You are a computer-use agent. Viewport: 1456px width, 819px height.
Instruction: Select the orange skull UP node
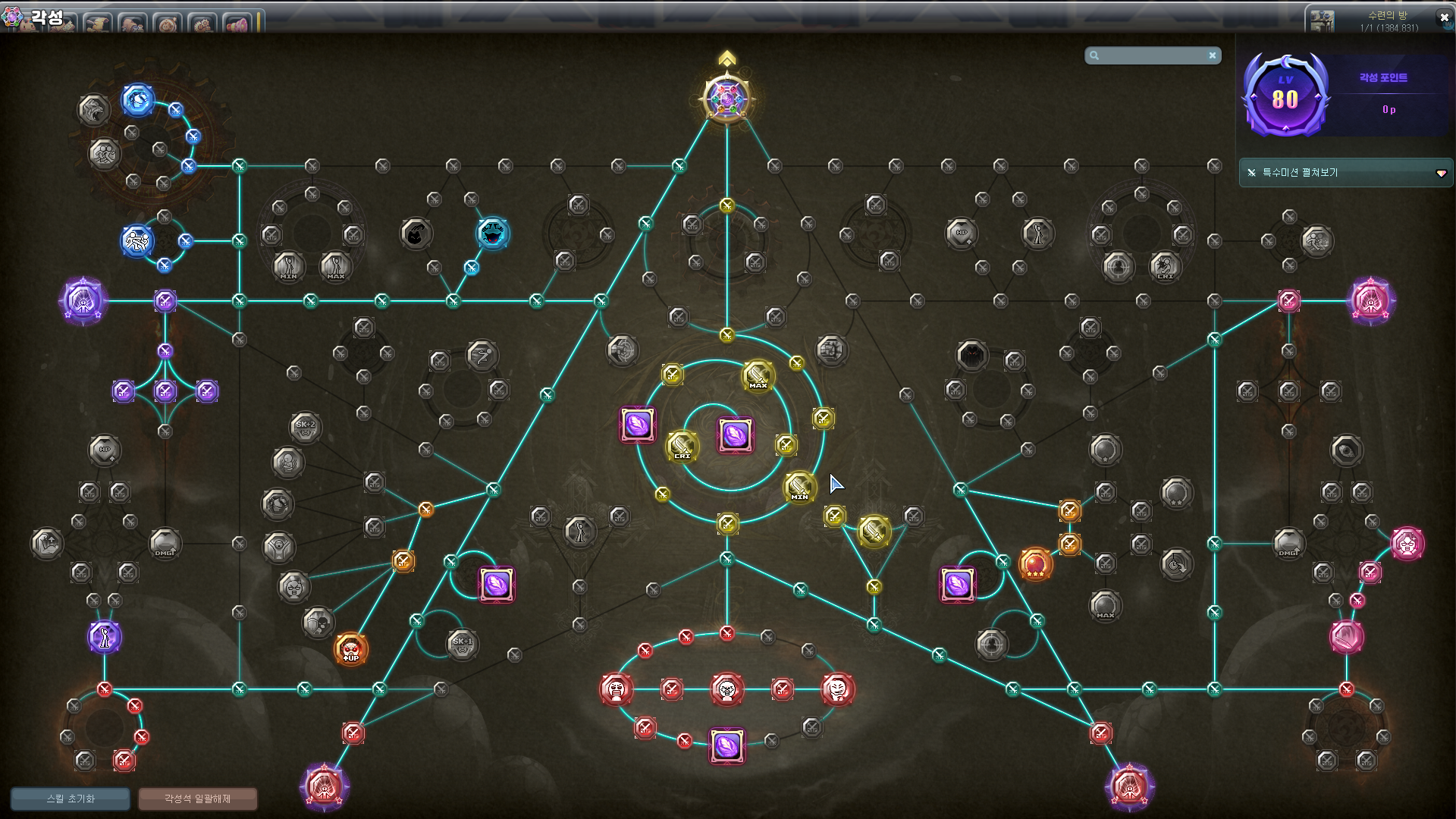coord(350,649)
